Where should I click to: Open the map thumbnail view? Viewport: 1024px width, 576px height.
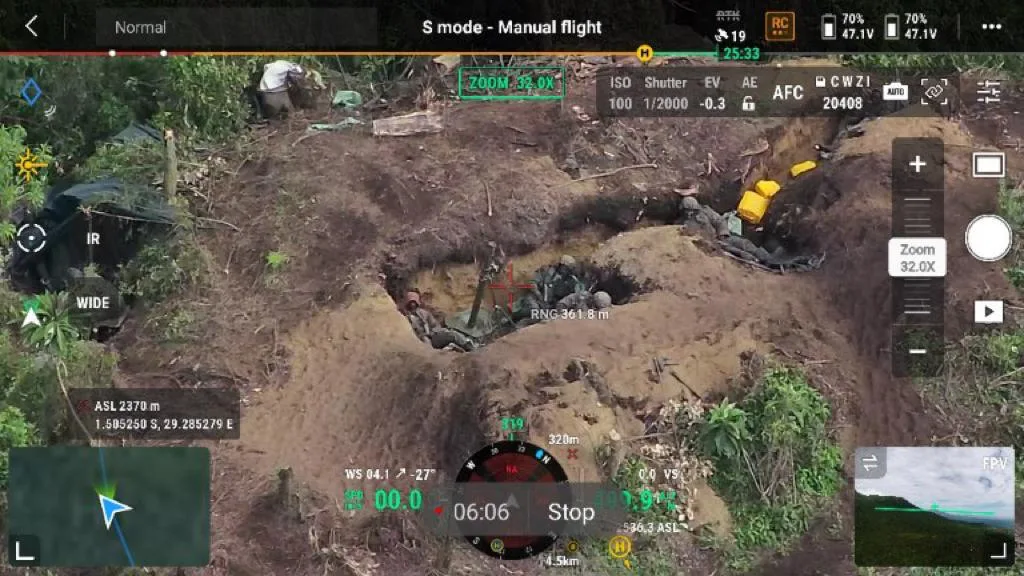click(110, 506)
